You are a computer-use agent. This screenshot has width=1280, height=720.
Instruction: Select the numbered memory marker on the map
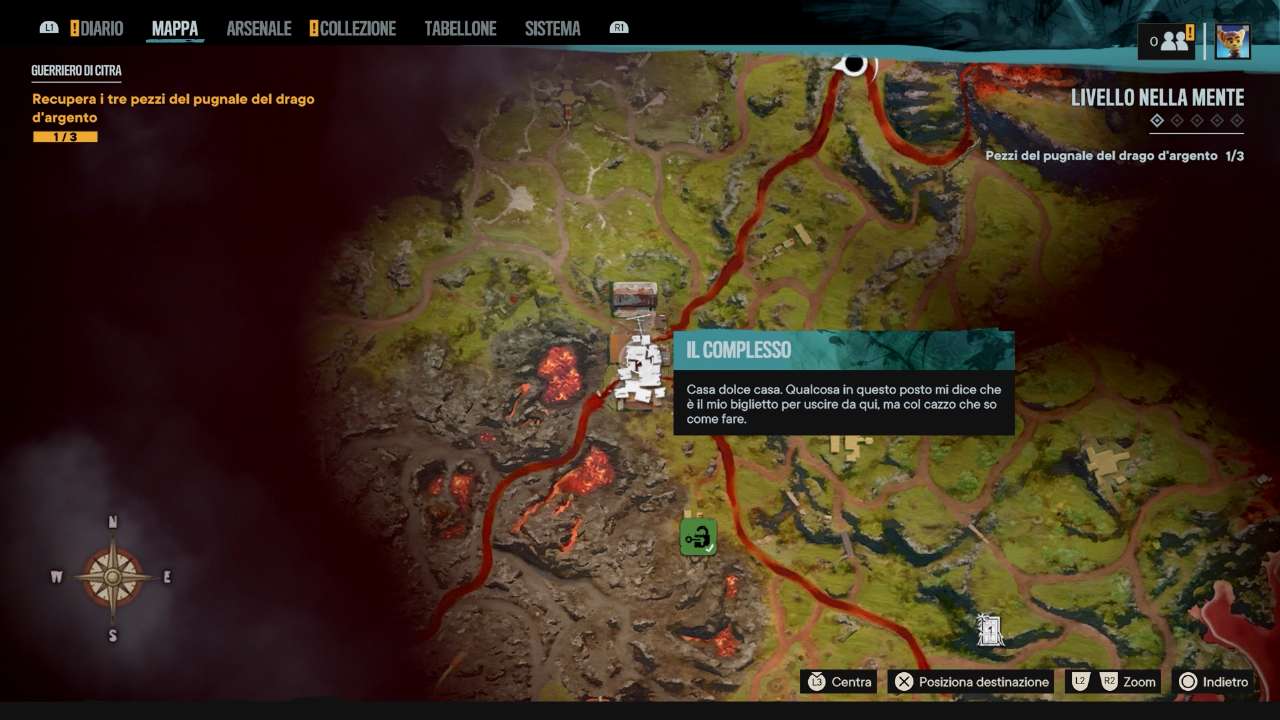(990, 630)
